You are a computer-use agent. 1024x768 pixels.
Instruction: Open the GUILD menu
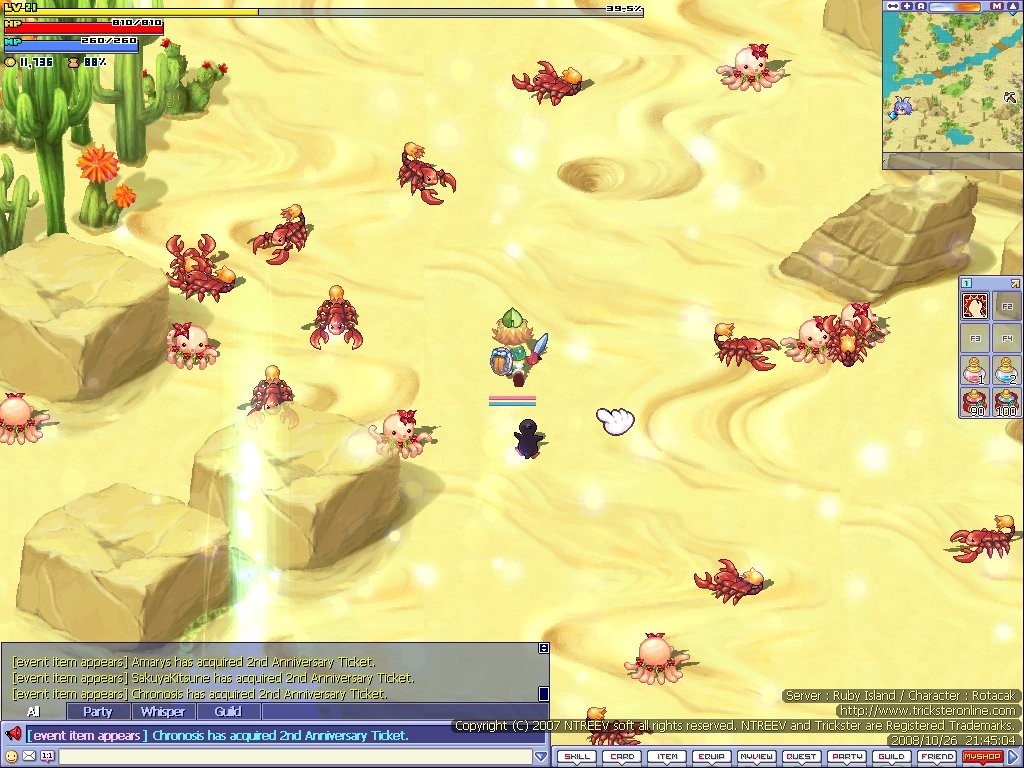click(892, 757)
